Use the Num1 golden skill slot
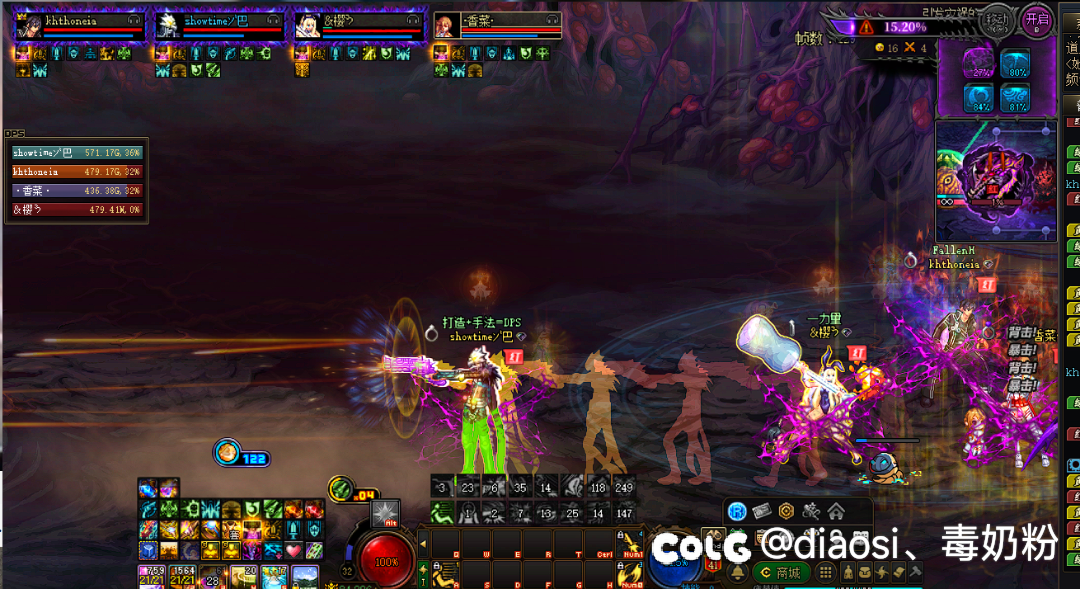 tap(631, 543)
